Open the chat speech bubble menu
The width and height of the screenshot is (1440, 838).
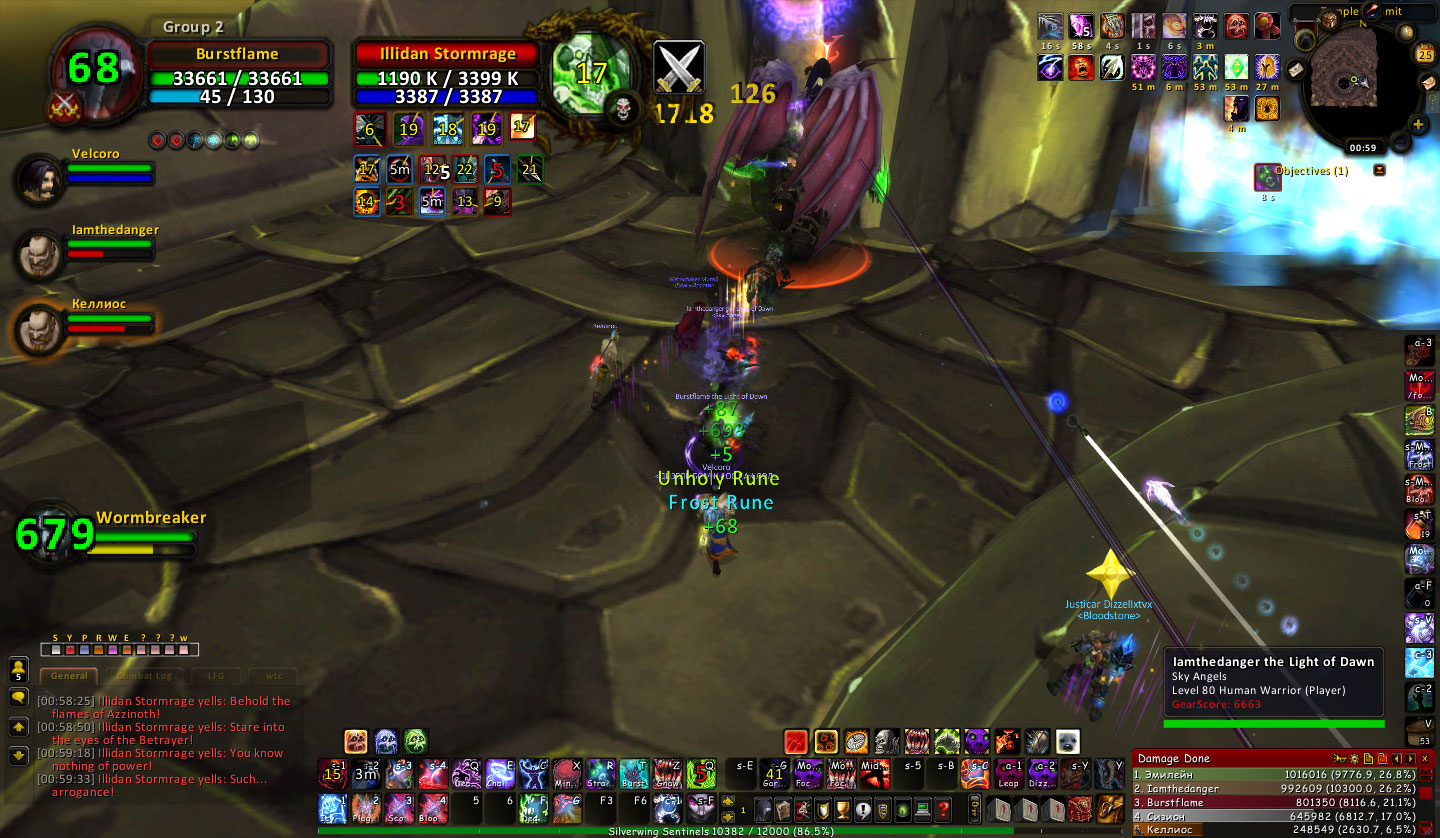tap(18, 697)
